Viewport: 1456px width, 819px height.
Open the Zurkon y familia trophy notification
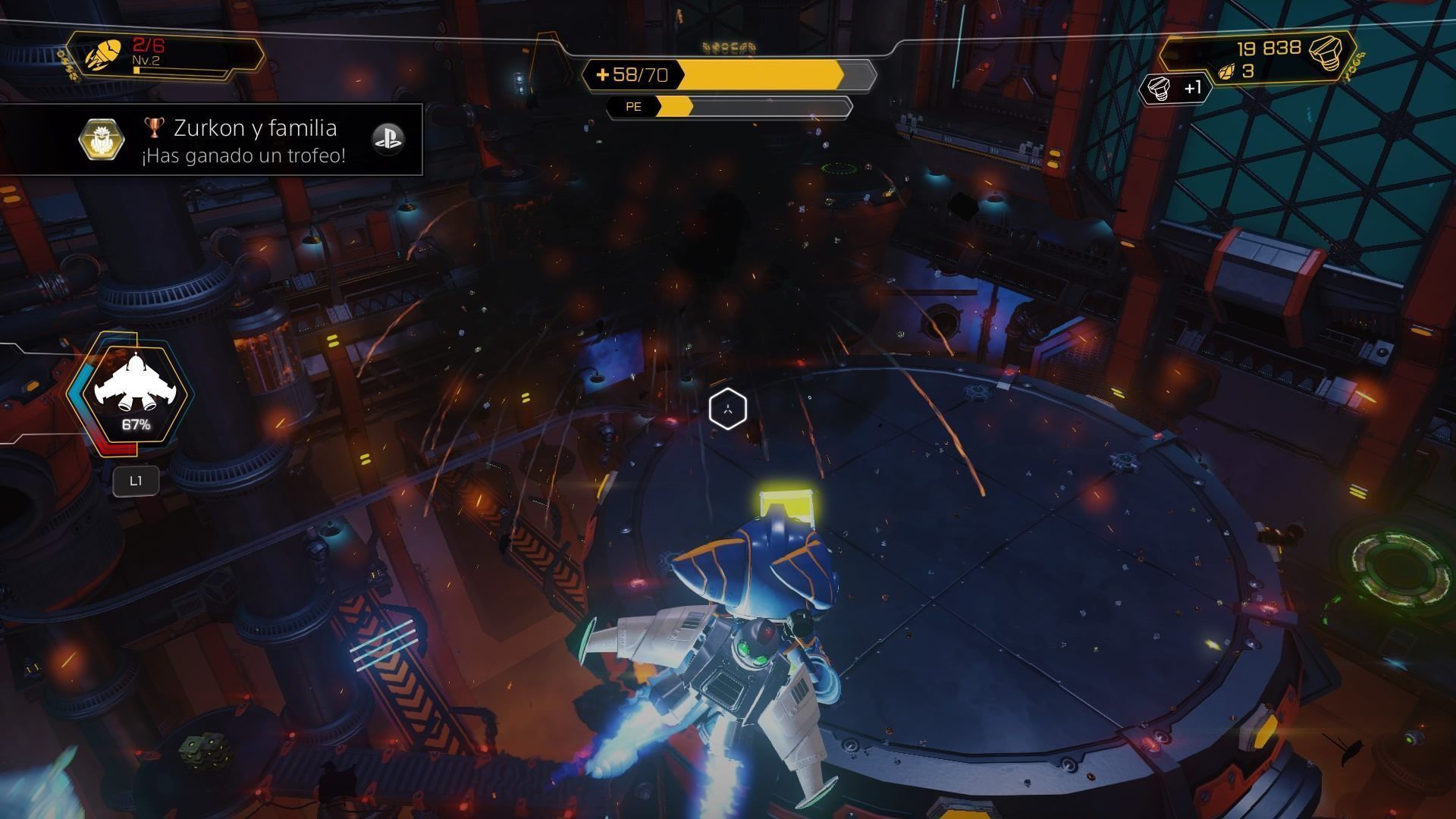243,140
